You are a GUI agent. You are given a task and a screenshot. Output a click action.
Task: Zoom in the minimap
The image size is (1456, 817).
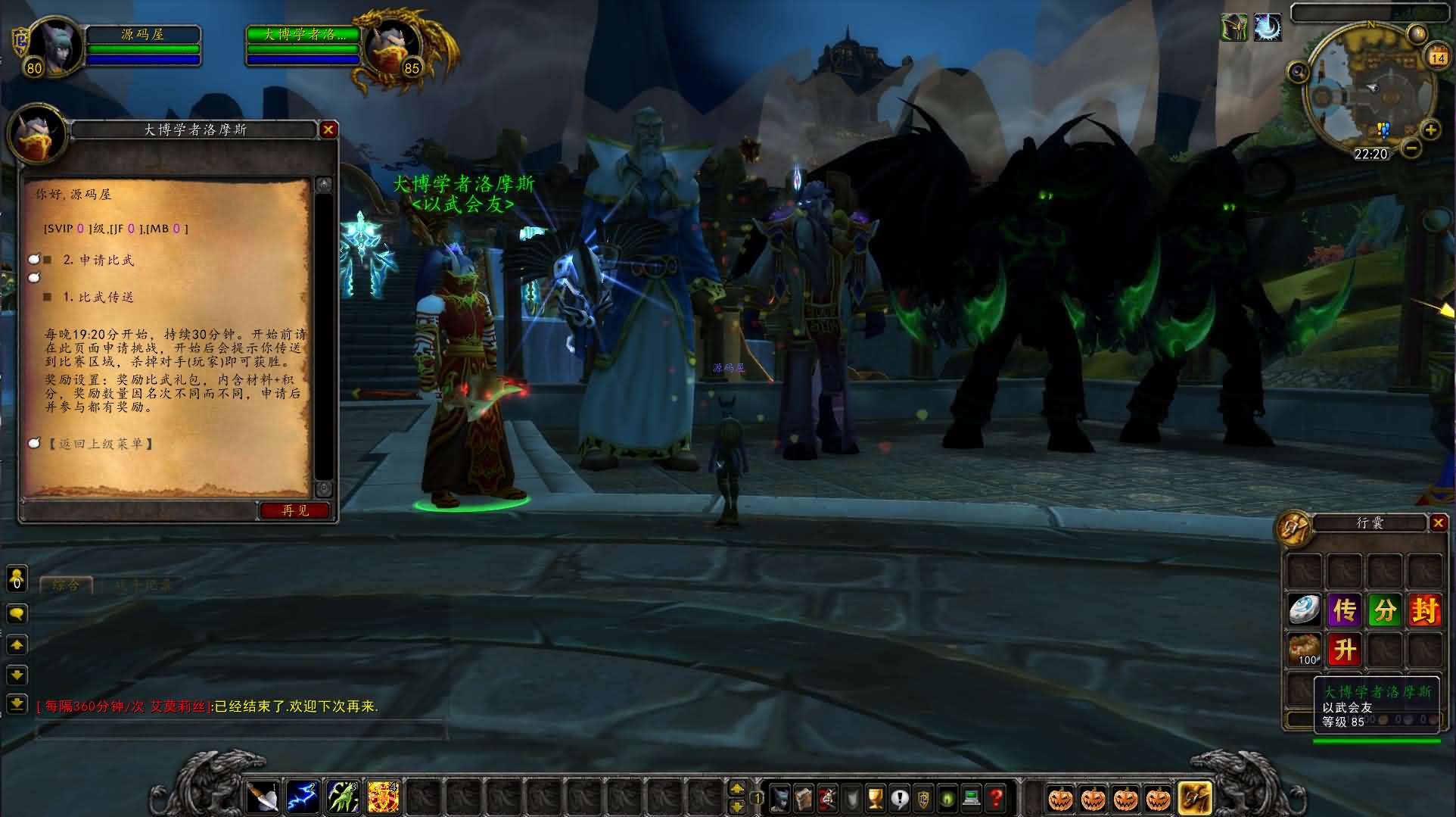point(1430,130)
